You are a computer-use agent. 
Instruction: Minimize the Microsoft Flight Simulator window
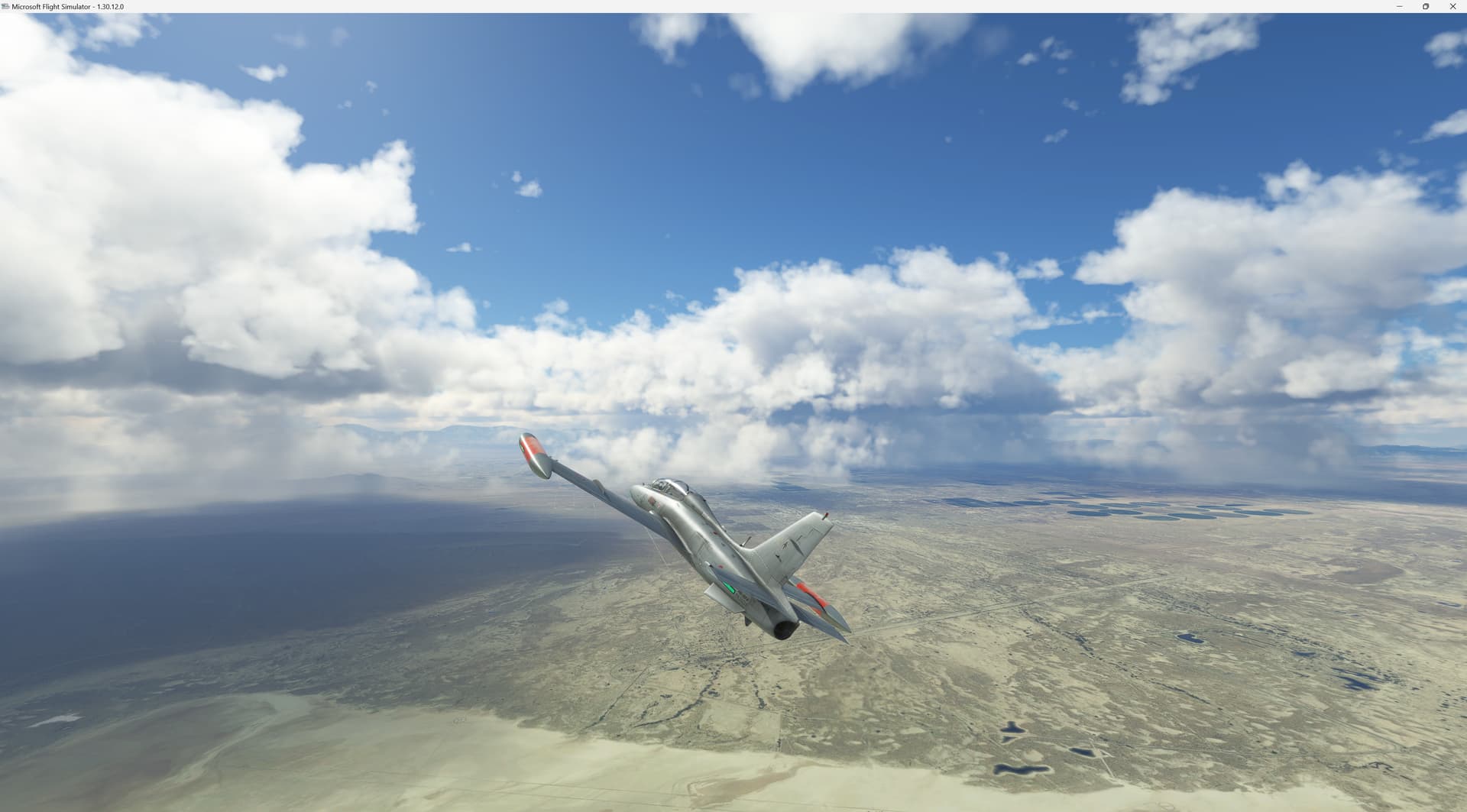(1400, 6)
